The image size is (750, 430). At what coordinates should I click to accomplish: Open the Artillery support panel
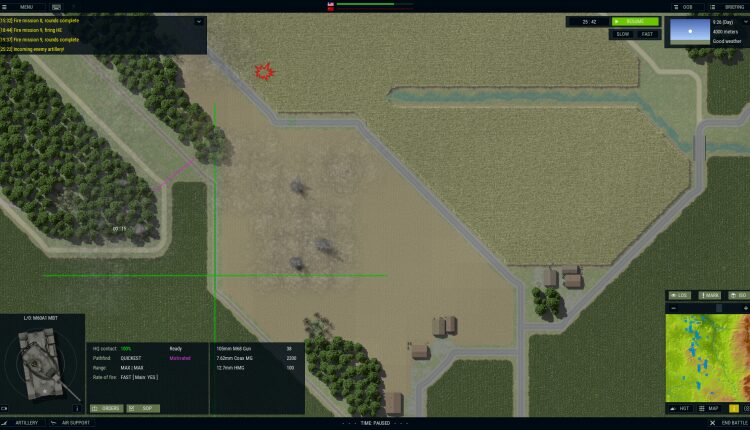22,423
